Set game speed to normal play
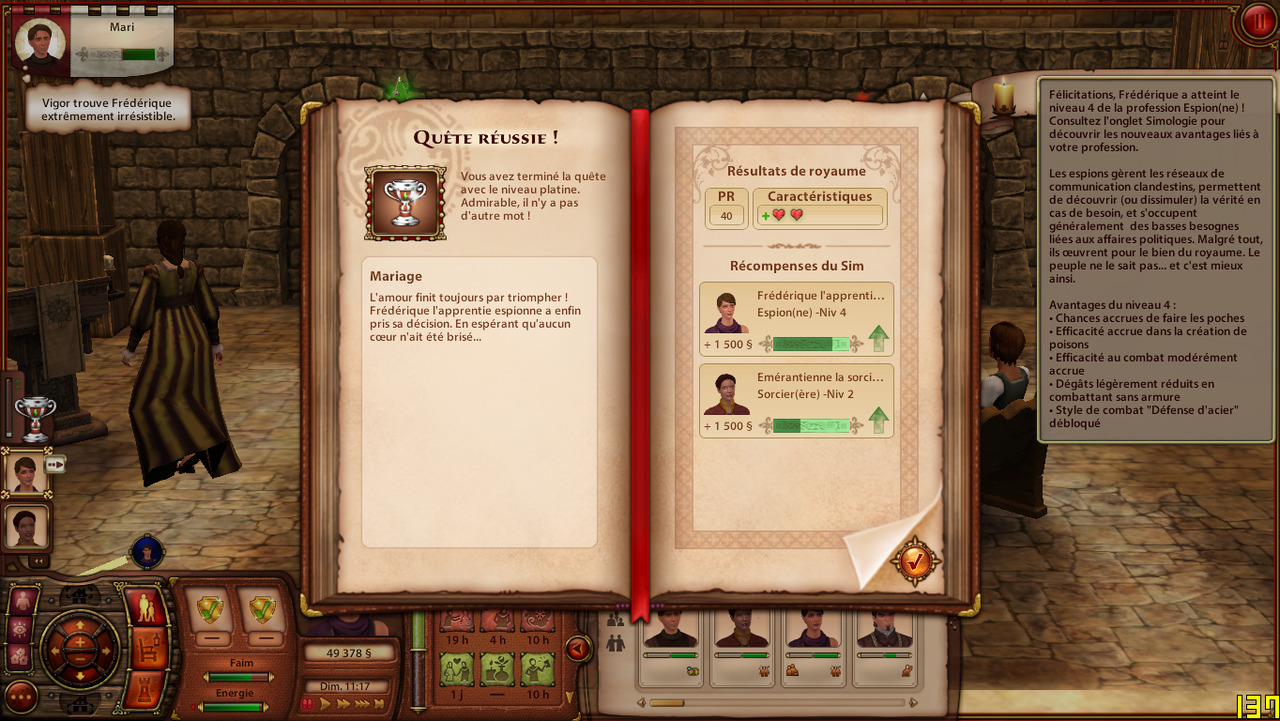The image size is (1280, 721). click(x=325, y=704)
